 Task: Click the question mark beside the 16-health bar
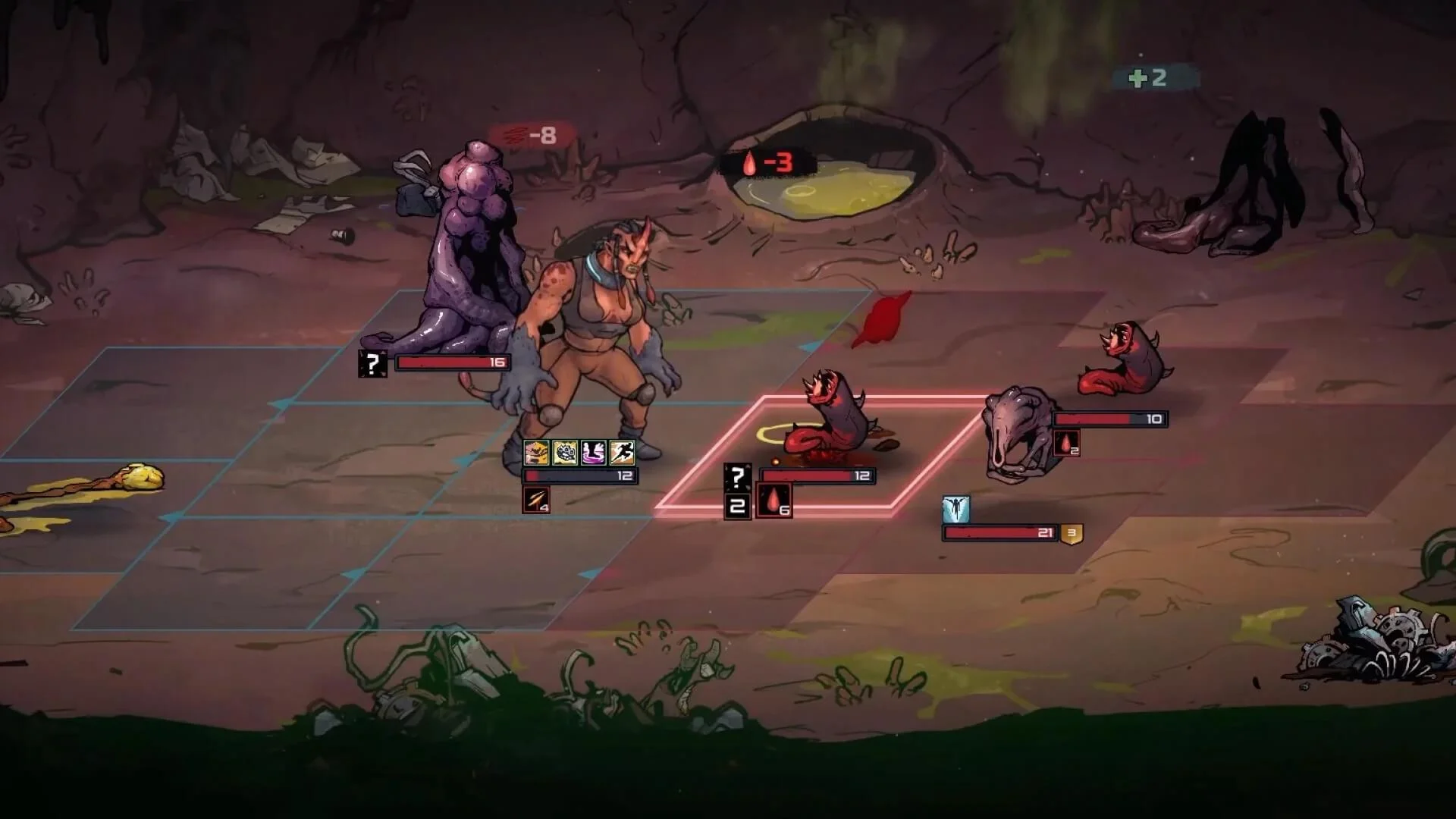pyautogui.click(x=372, y=364)
